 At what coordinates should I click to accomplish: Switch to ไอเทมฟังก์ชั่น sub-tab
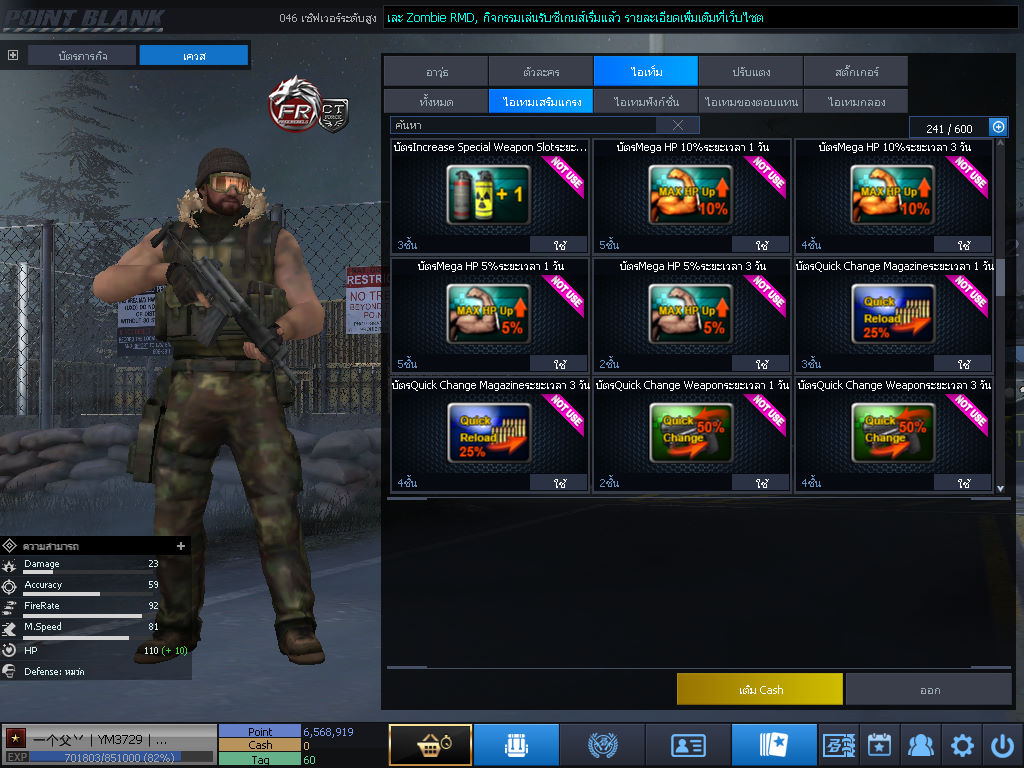[x=646, y=102]
